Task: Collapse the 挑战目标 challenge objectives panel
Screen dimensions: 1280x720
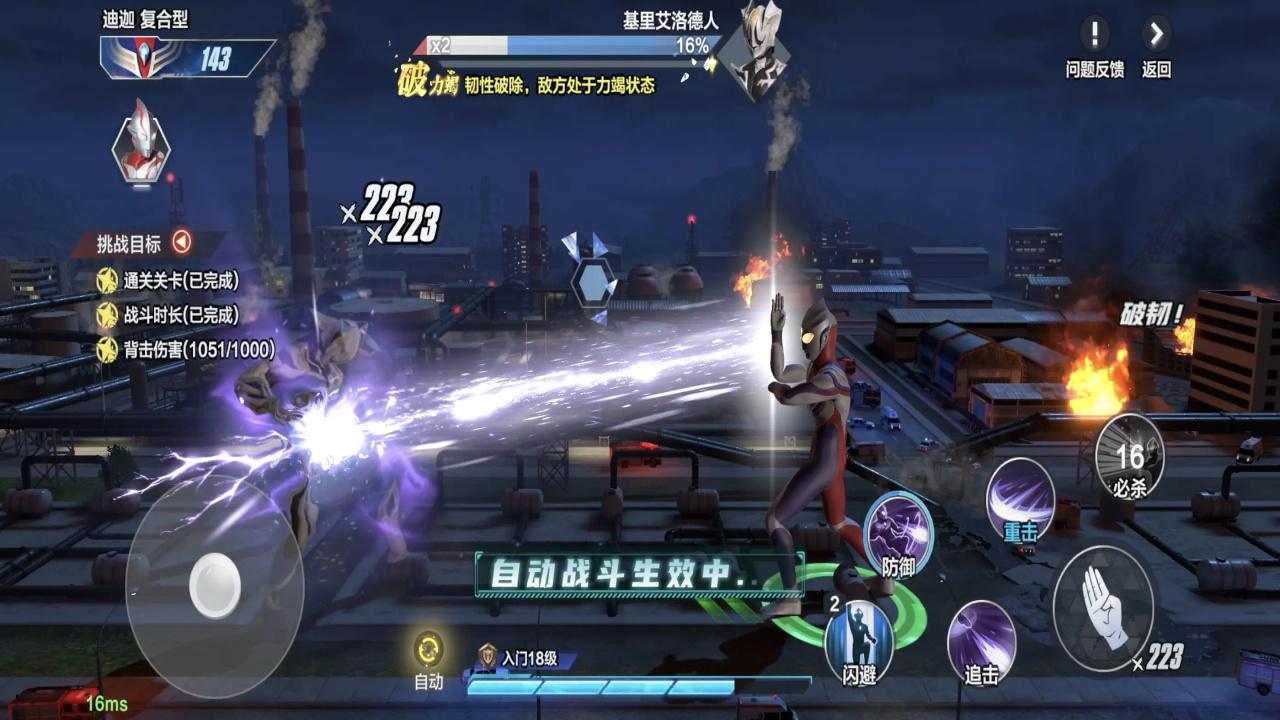Action: [181, 242]
